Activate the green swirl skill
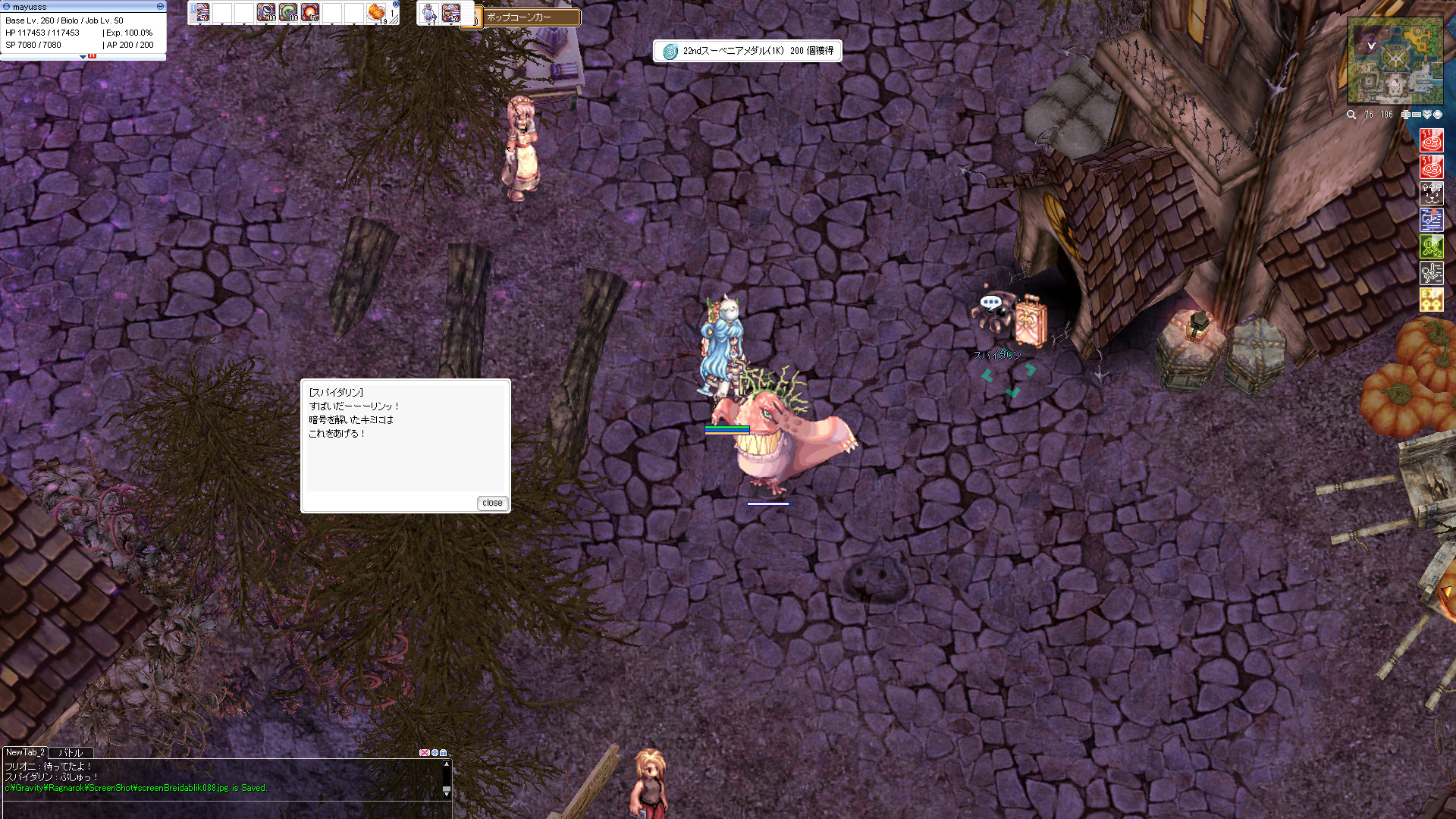The width and height of the screenshot is (1456, 819). [287, 12]
